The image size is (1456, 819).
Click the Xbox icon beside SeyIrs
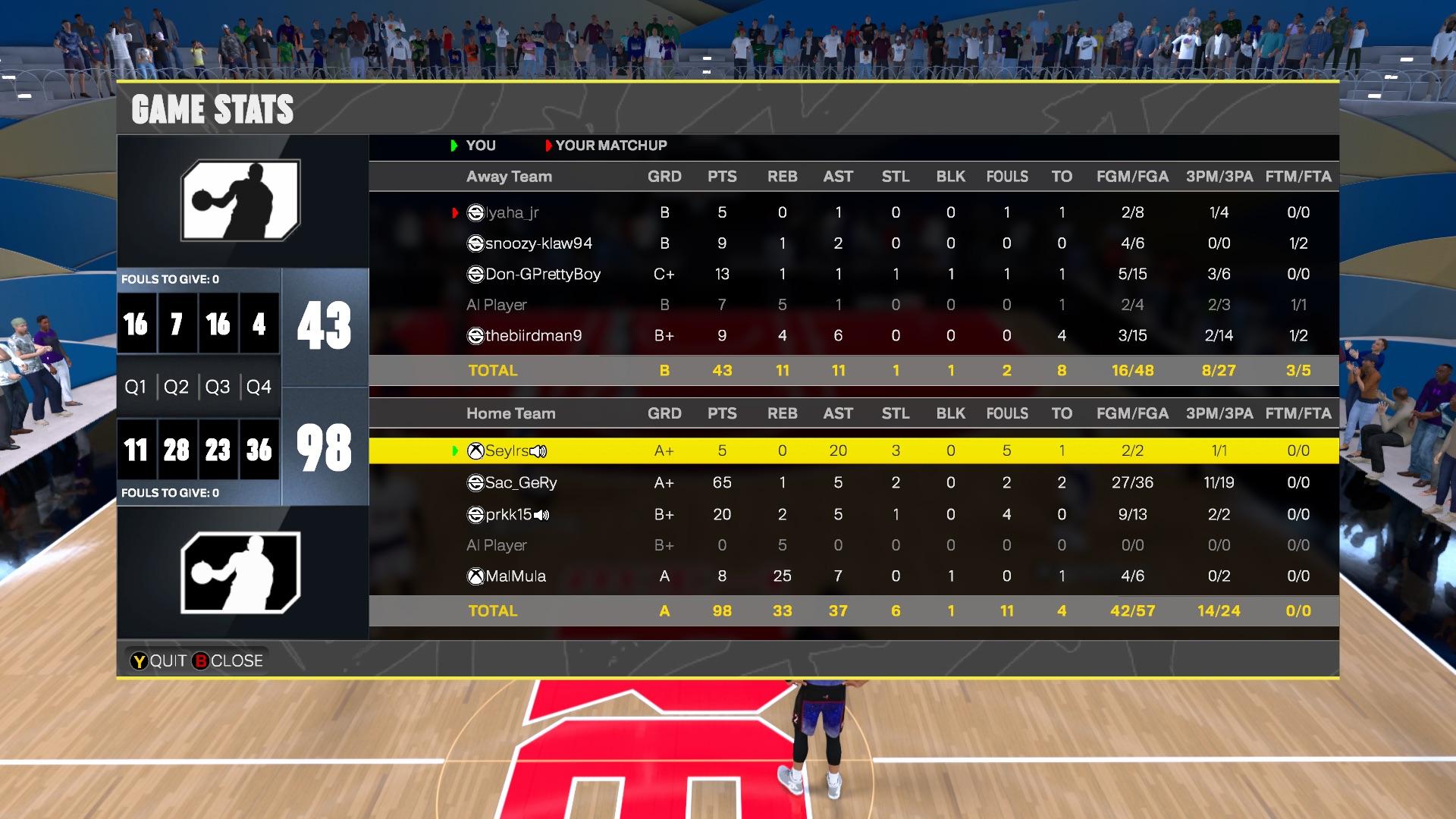(x=475, y=450)
